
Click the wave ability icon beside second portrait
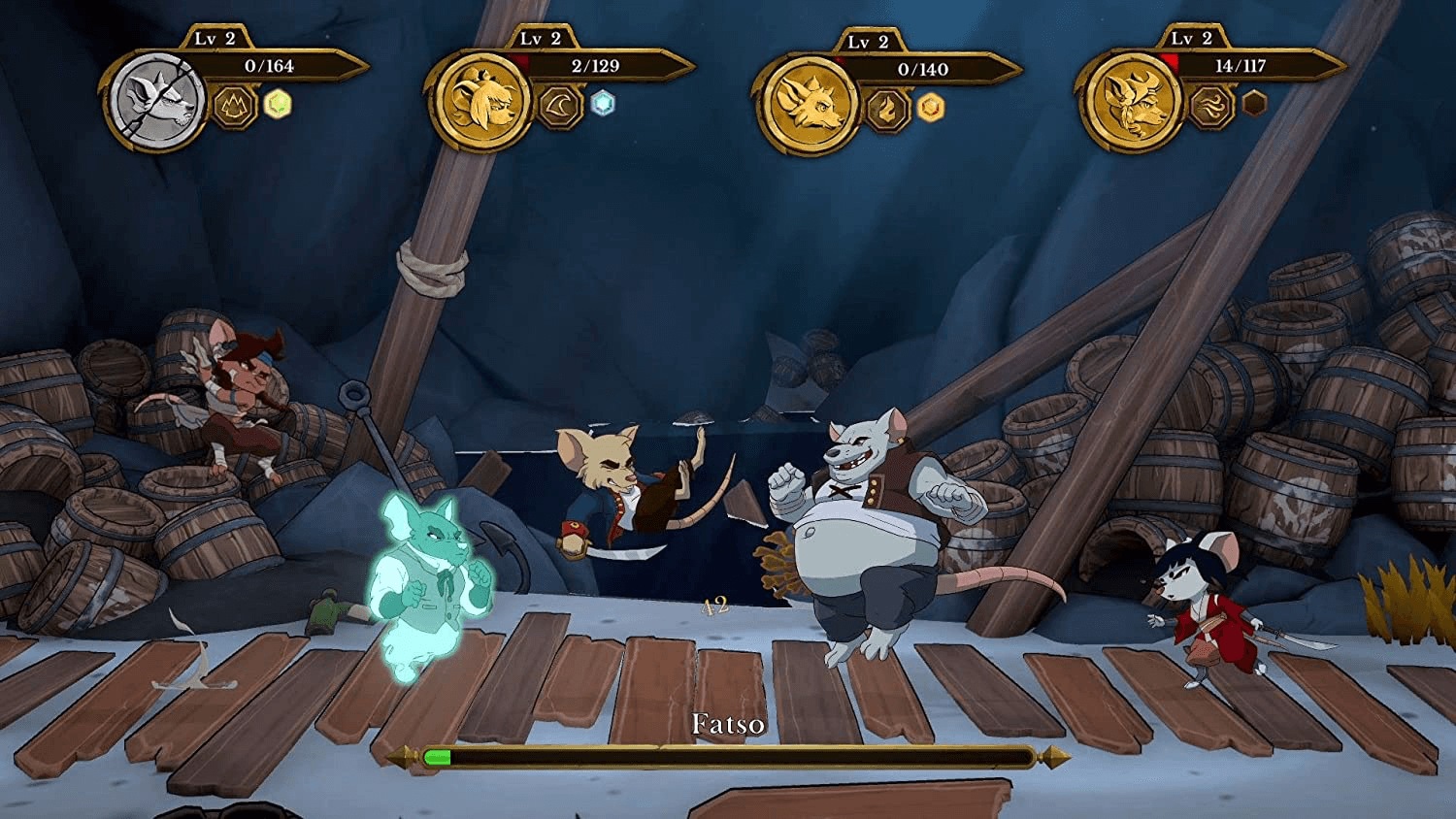pyautogui.click(x=558, y=107)
